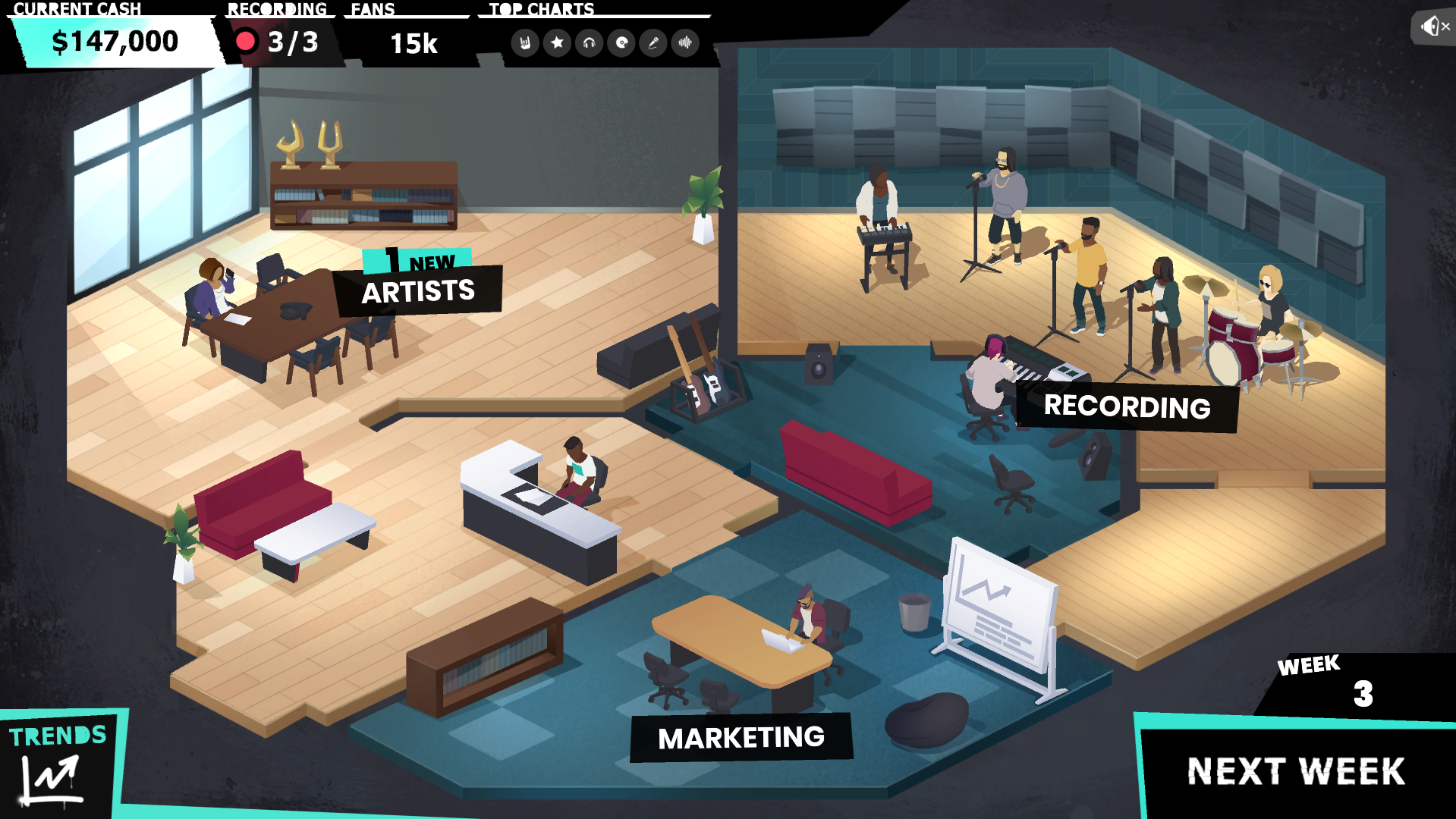Select the headphones genre icon
The image size is (1456, 819).
pos(590,43)
